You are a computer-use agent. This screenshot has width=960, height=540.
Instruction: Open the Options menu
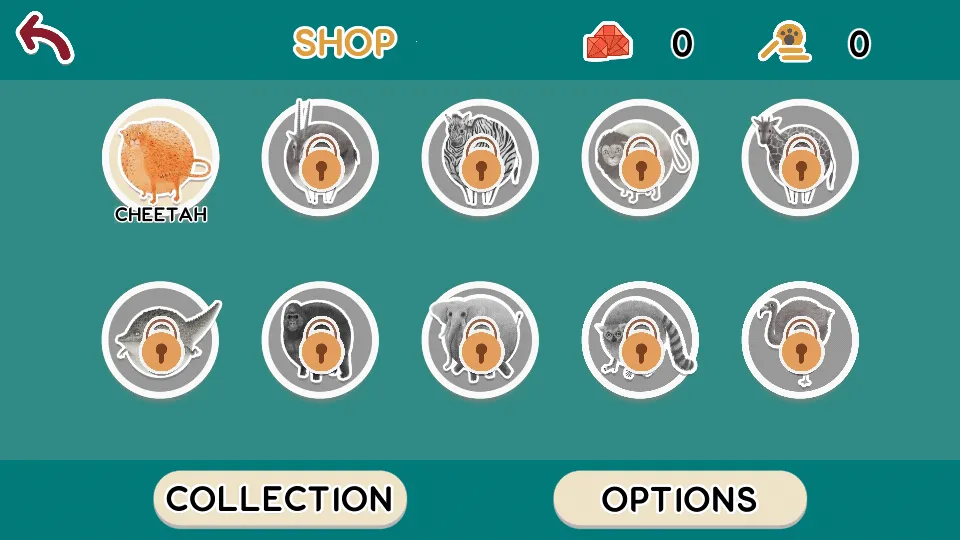pyautogui.click(x=680, y=498)
